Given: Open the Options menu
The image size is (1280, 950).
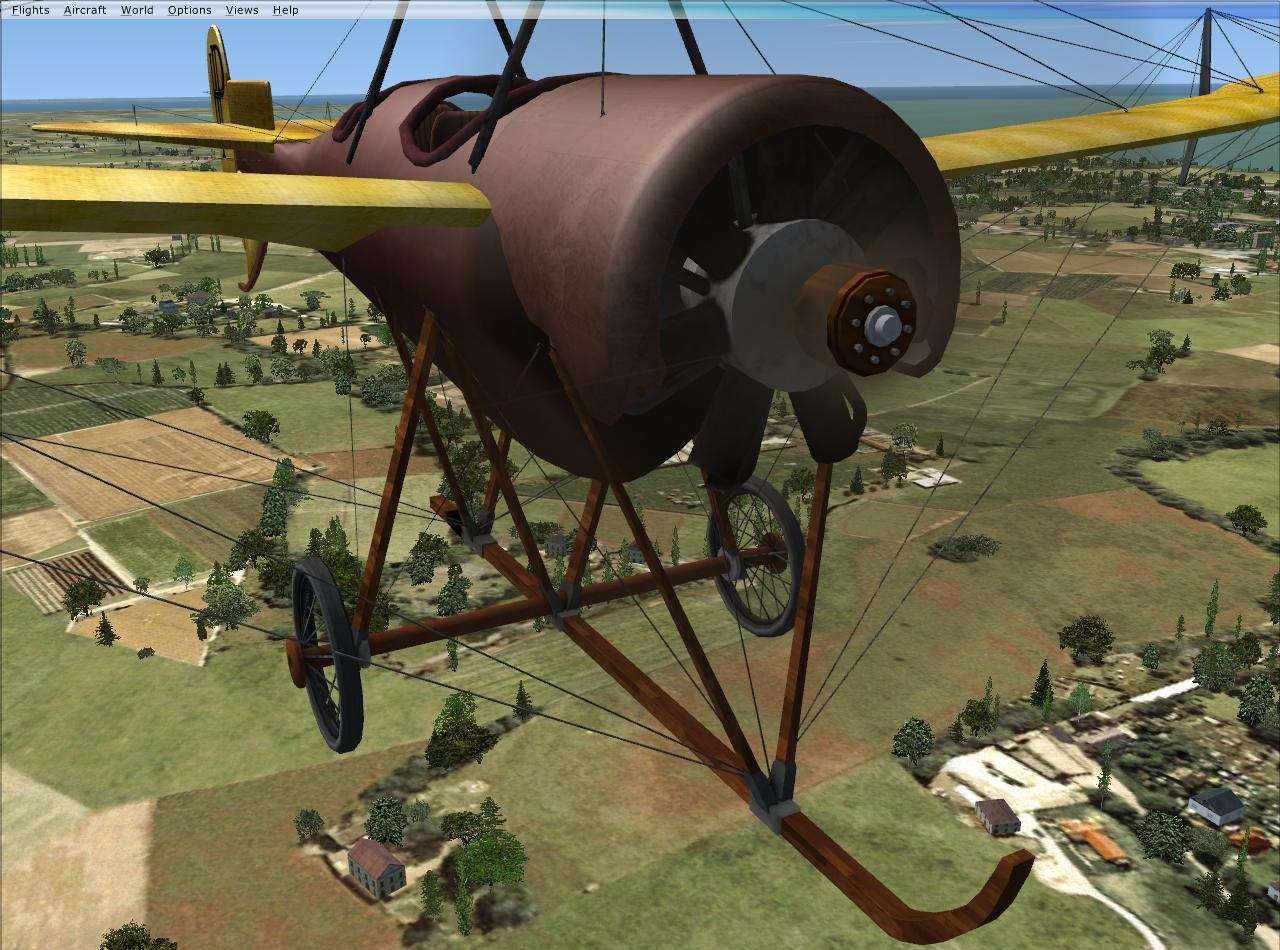Looking at the screenshot, I should pyautogui.click(x=188, y=10).
